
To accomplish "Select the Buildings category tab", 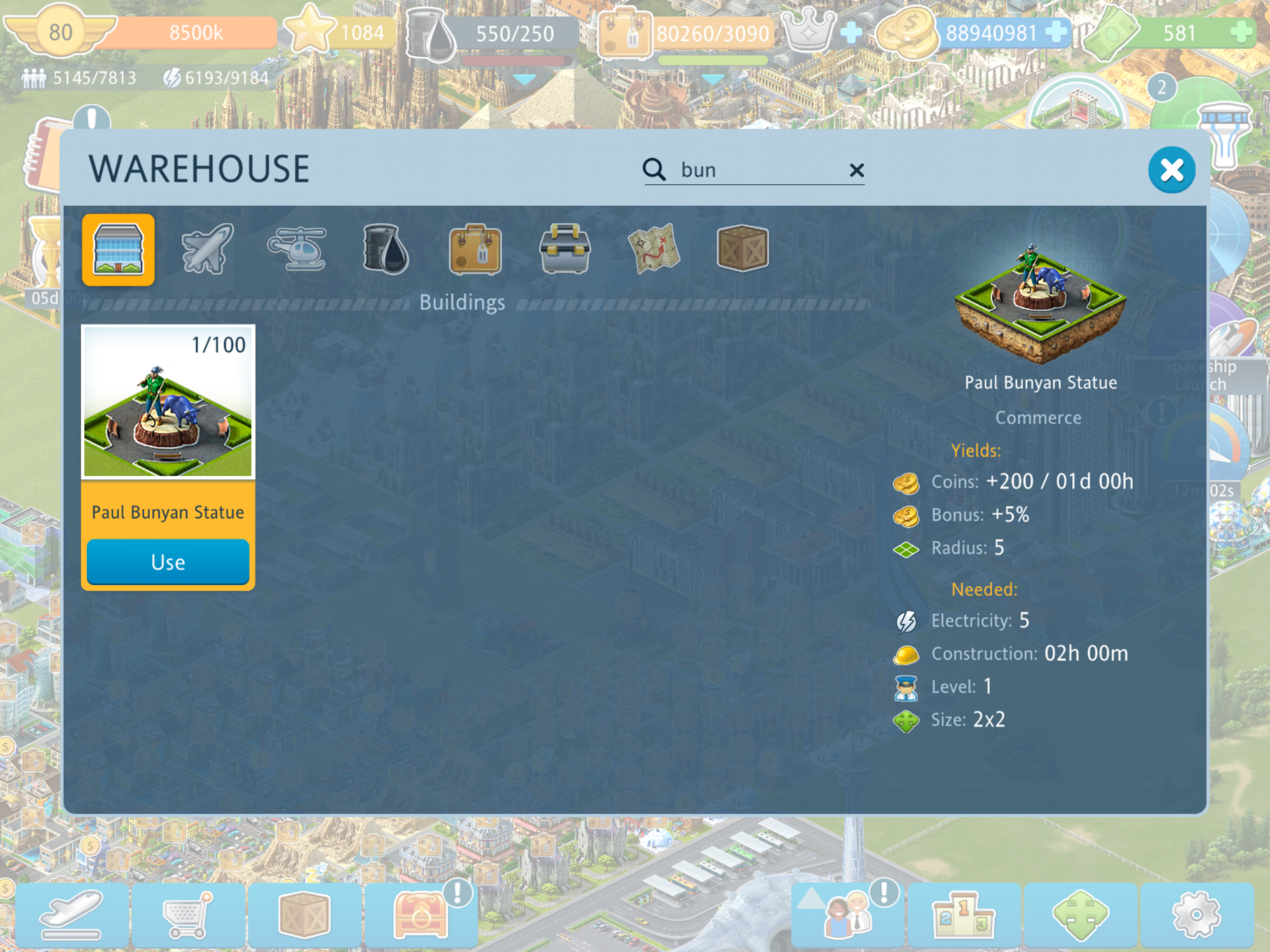I will 118,250.
